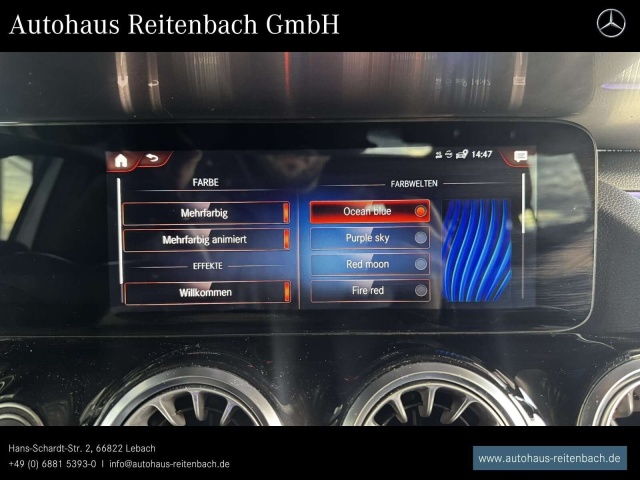Tap the back arrow button
The height and width of the screenshot is (480, 640).
tap(153, 158)
